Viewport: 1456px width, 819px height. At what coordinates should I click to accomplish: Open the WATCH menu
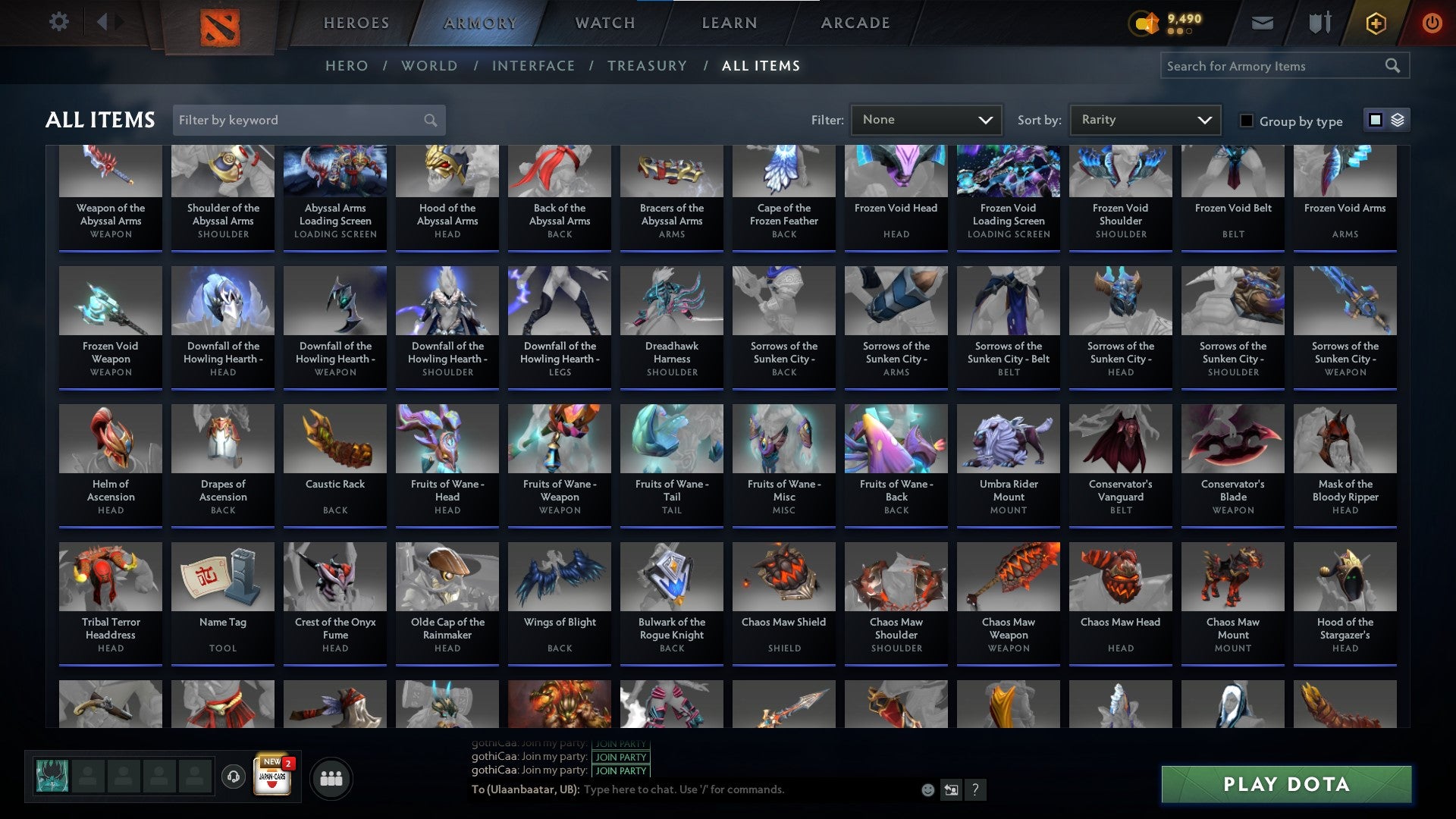click(x=604, y=23)
